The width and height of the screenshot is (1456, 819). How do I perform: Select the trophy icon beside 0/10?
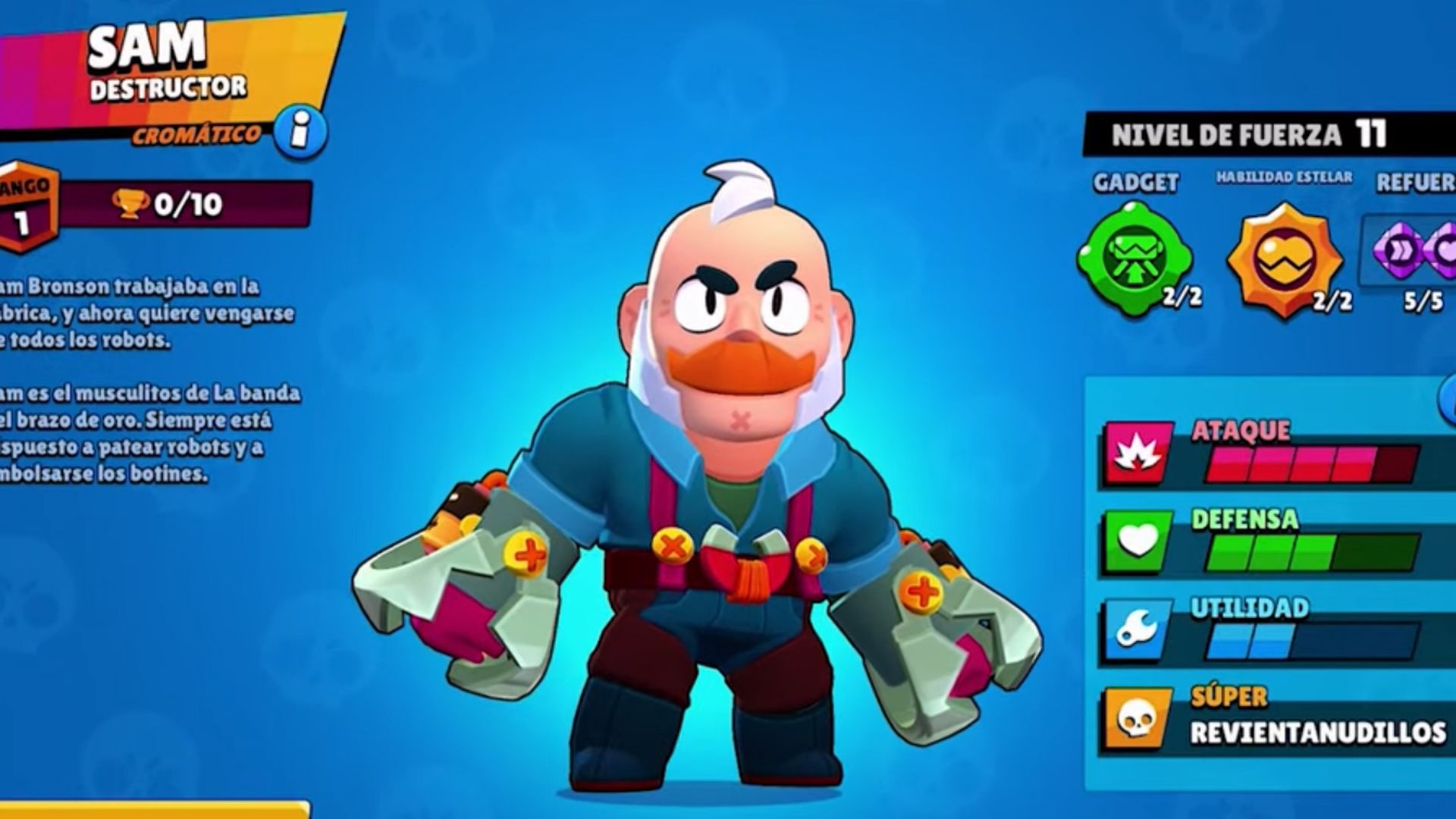point(129,202)
